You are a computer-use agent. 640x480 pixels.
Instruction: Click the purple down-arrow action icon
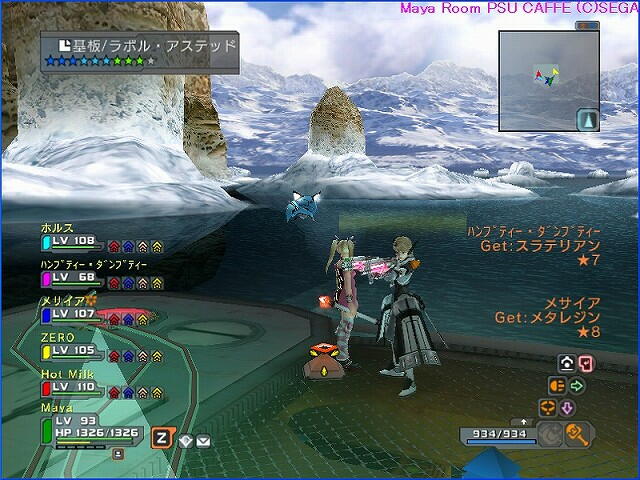566,408
